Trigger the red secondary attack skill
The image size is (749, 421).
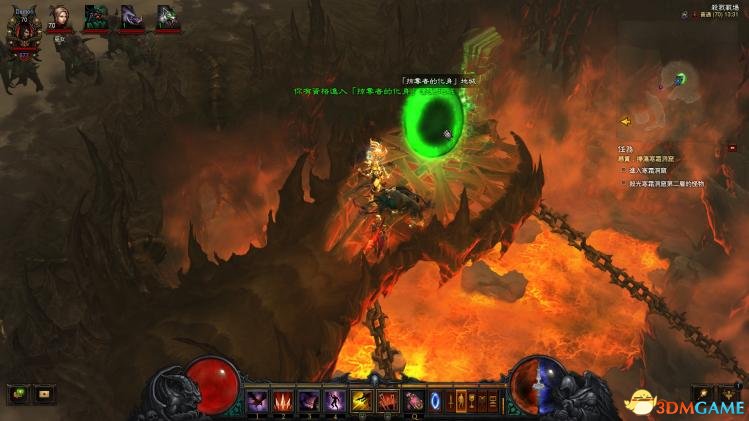click(x=387, y=401)
